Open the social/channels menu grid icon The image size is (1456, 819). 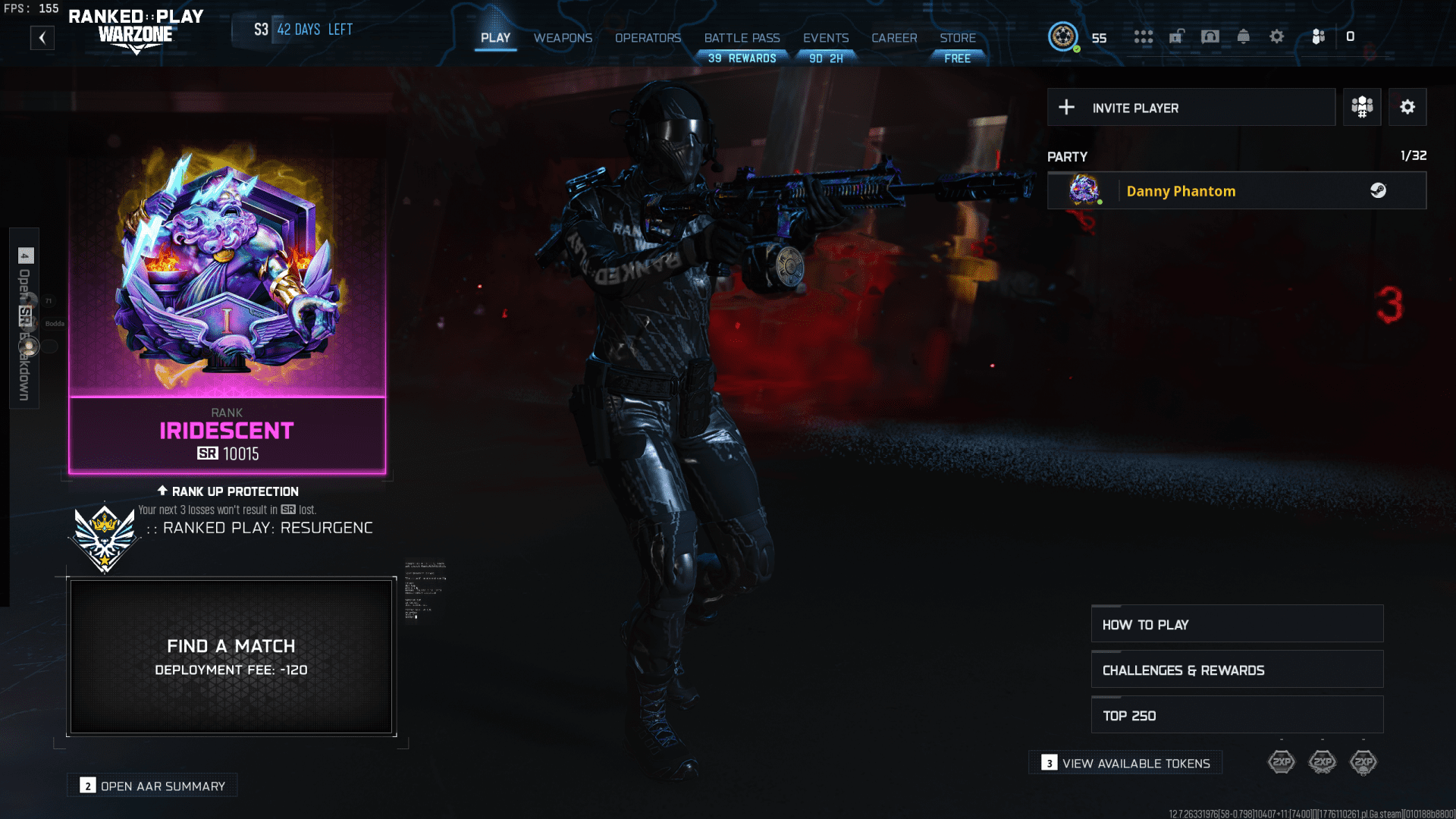[x=1144, y=36]
